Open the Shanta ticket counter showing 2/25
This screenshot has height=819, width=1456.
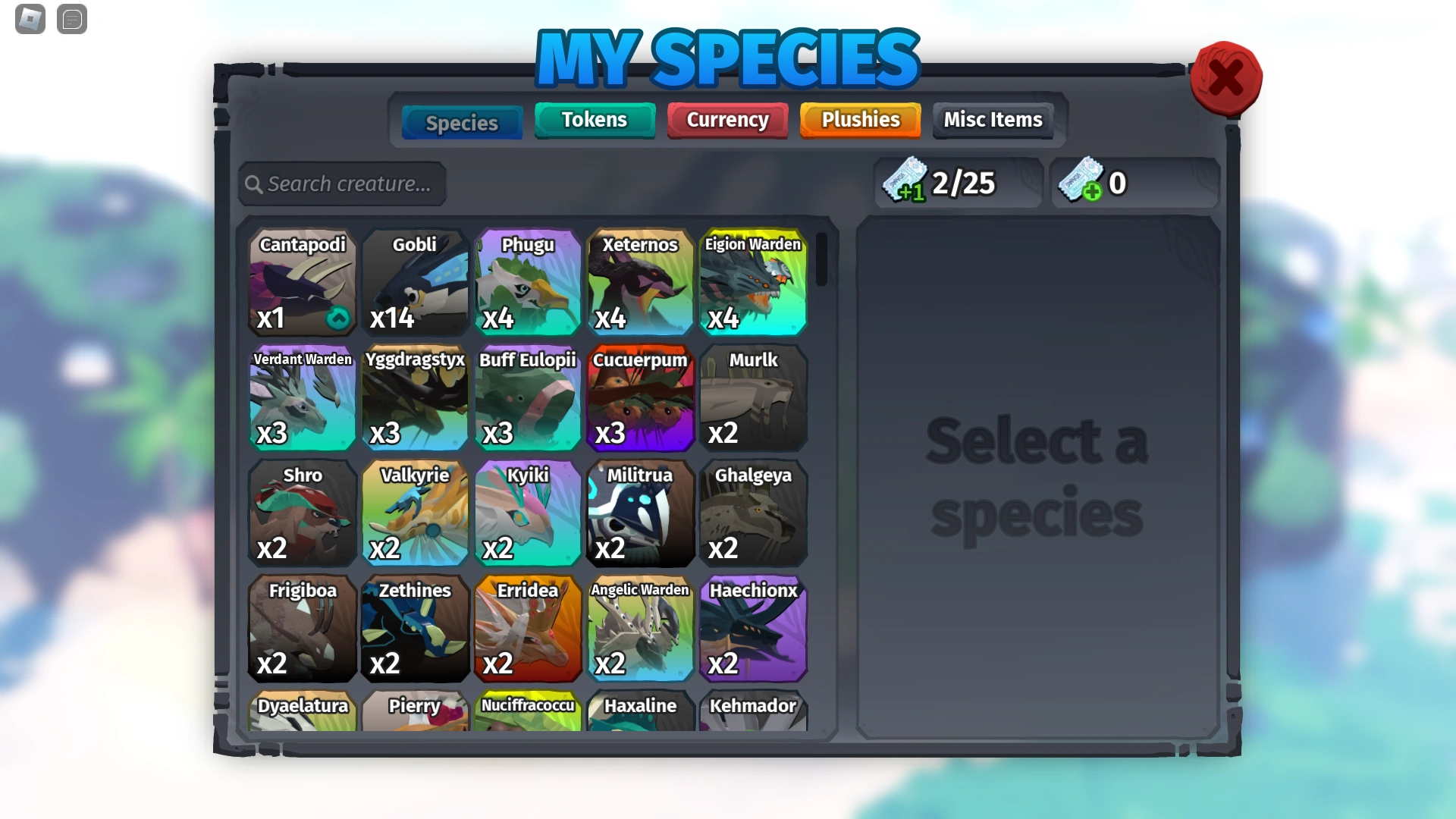point(957,182)
